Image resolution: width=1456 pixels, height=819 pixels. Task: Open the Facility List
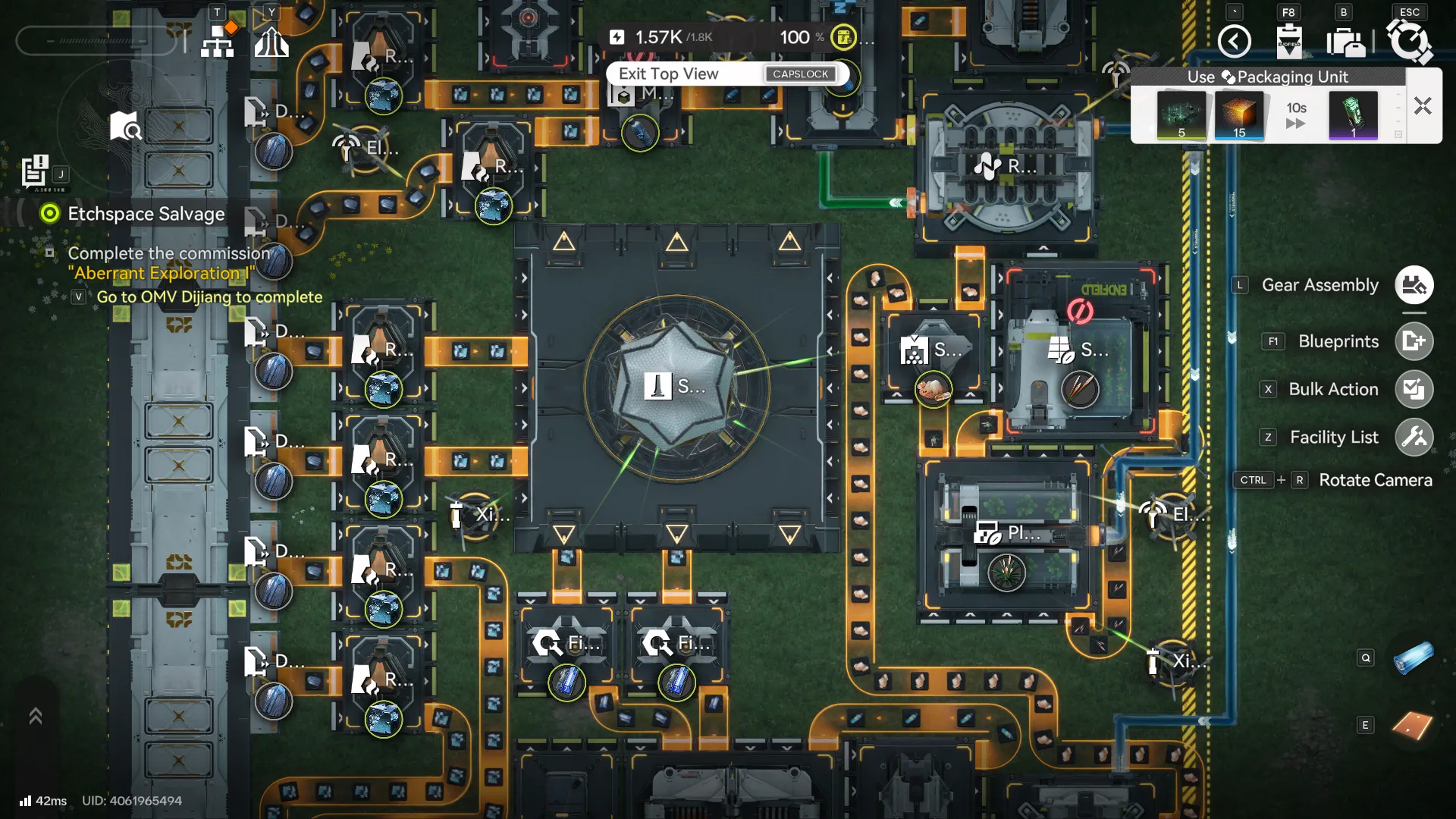[1414, 437]
